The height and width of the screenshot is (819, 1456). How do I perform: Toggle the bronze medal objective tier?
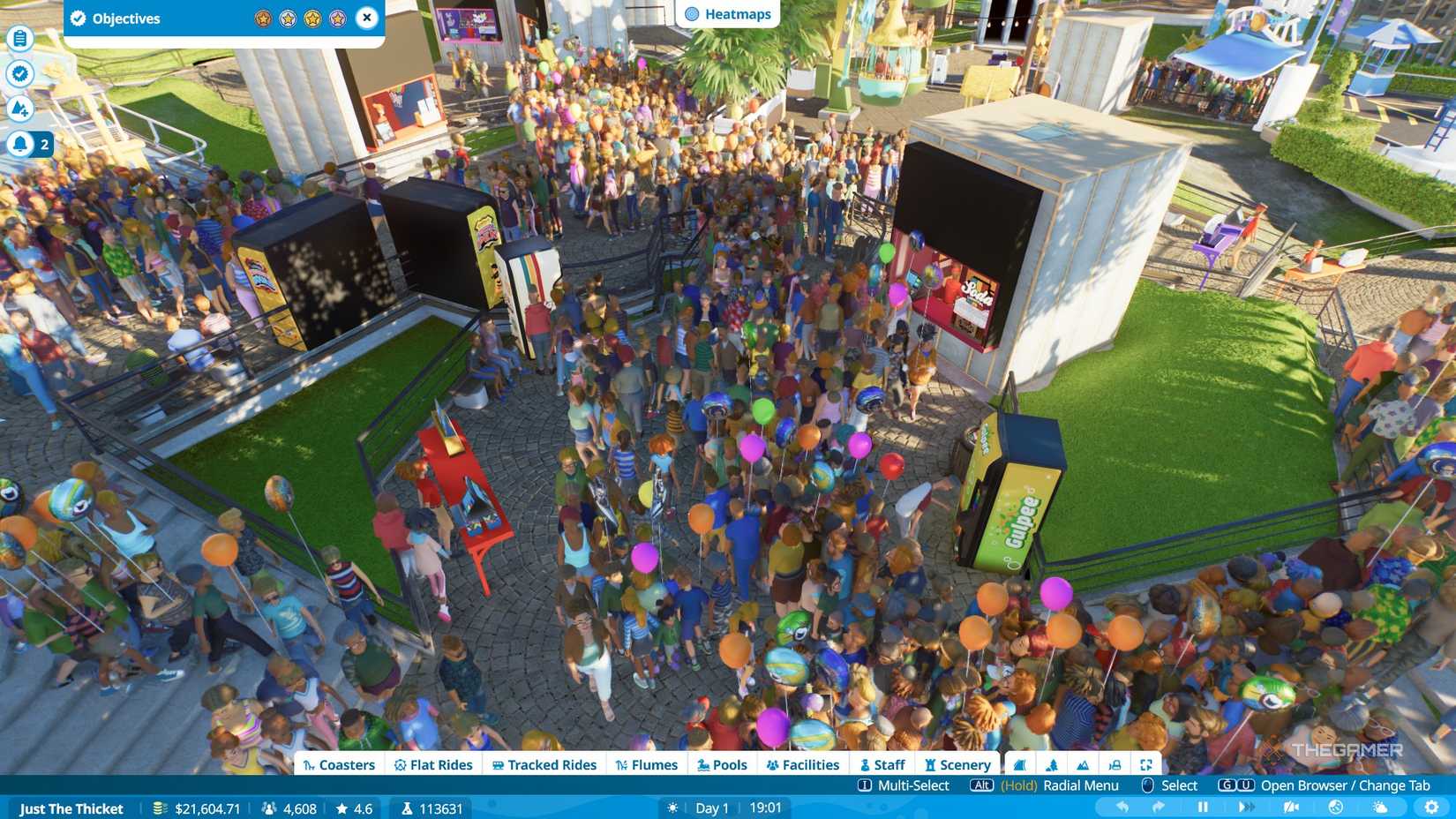pos(262,18)
